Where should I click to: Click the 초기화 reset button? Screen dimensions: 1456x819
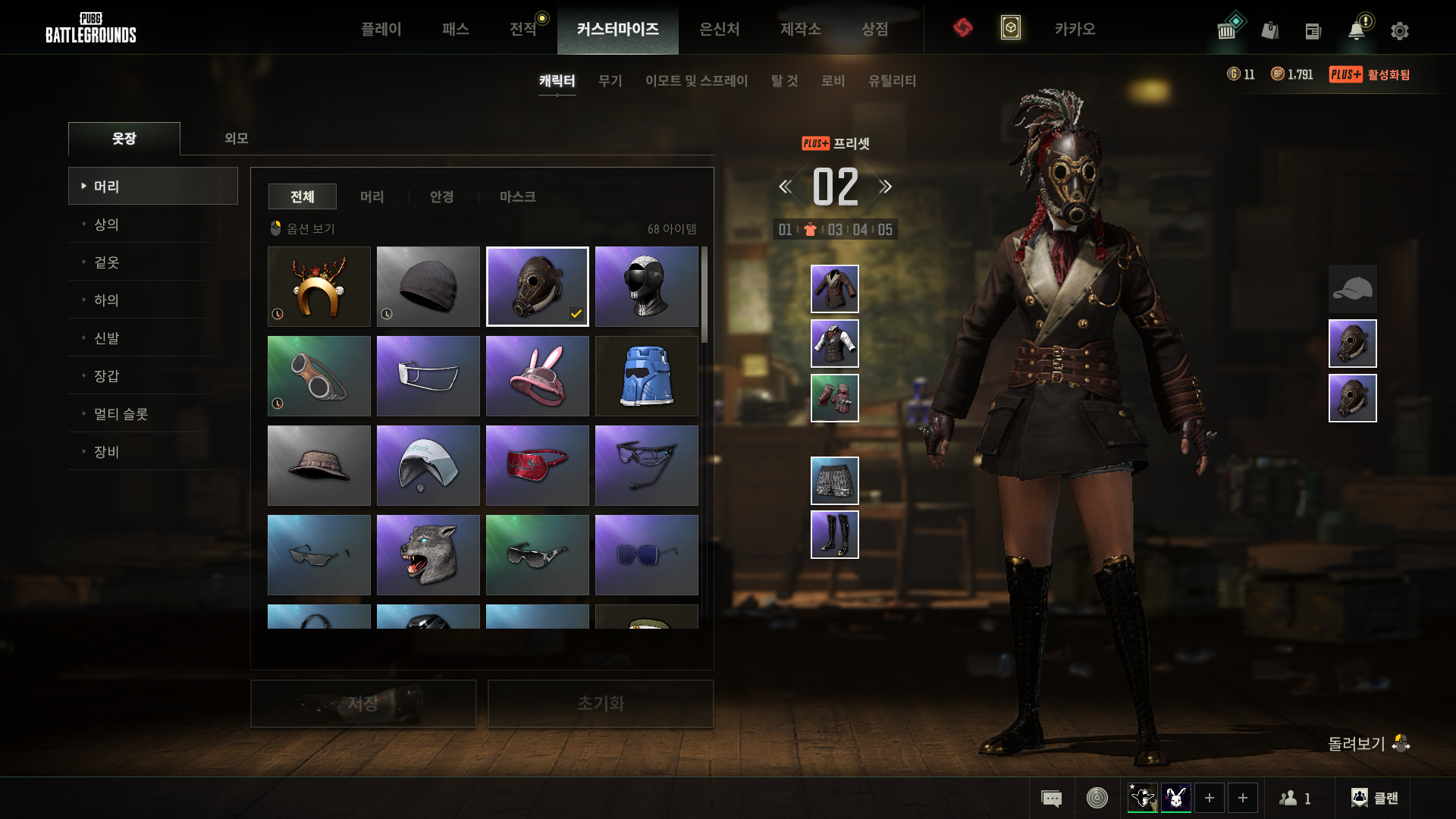point(601,704)
